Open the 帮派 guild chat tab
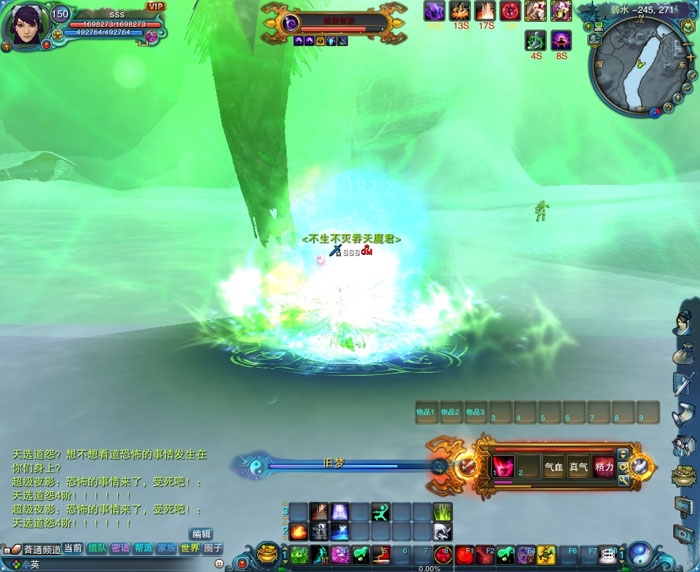This screenshot has height=572, width=700. [x=144, y=548]
